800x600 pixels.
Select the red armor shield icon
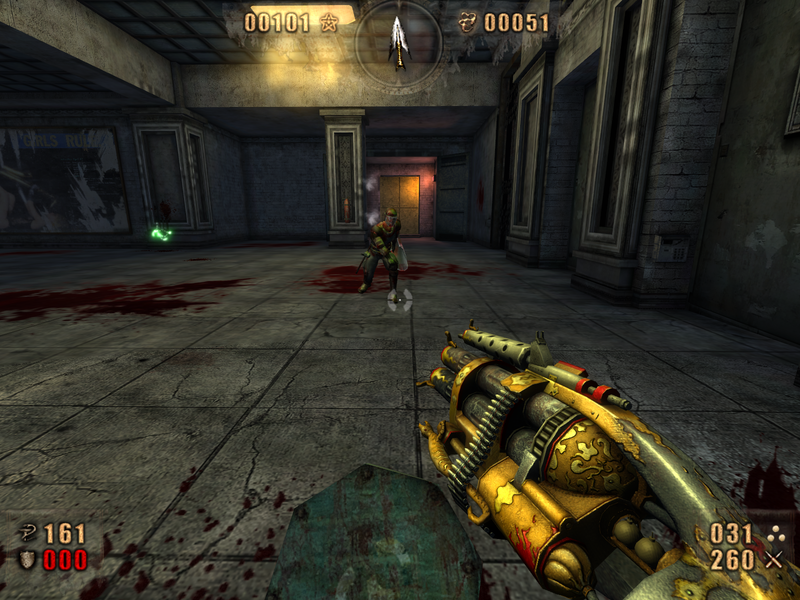point(28,560)
